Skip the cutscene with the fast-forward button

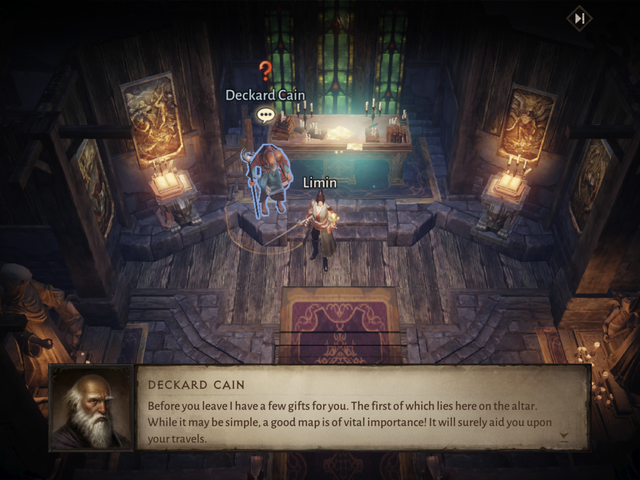pyautogui.click(x=579, y=18)
